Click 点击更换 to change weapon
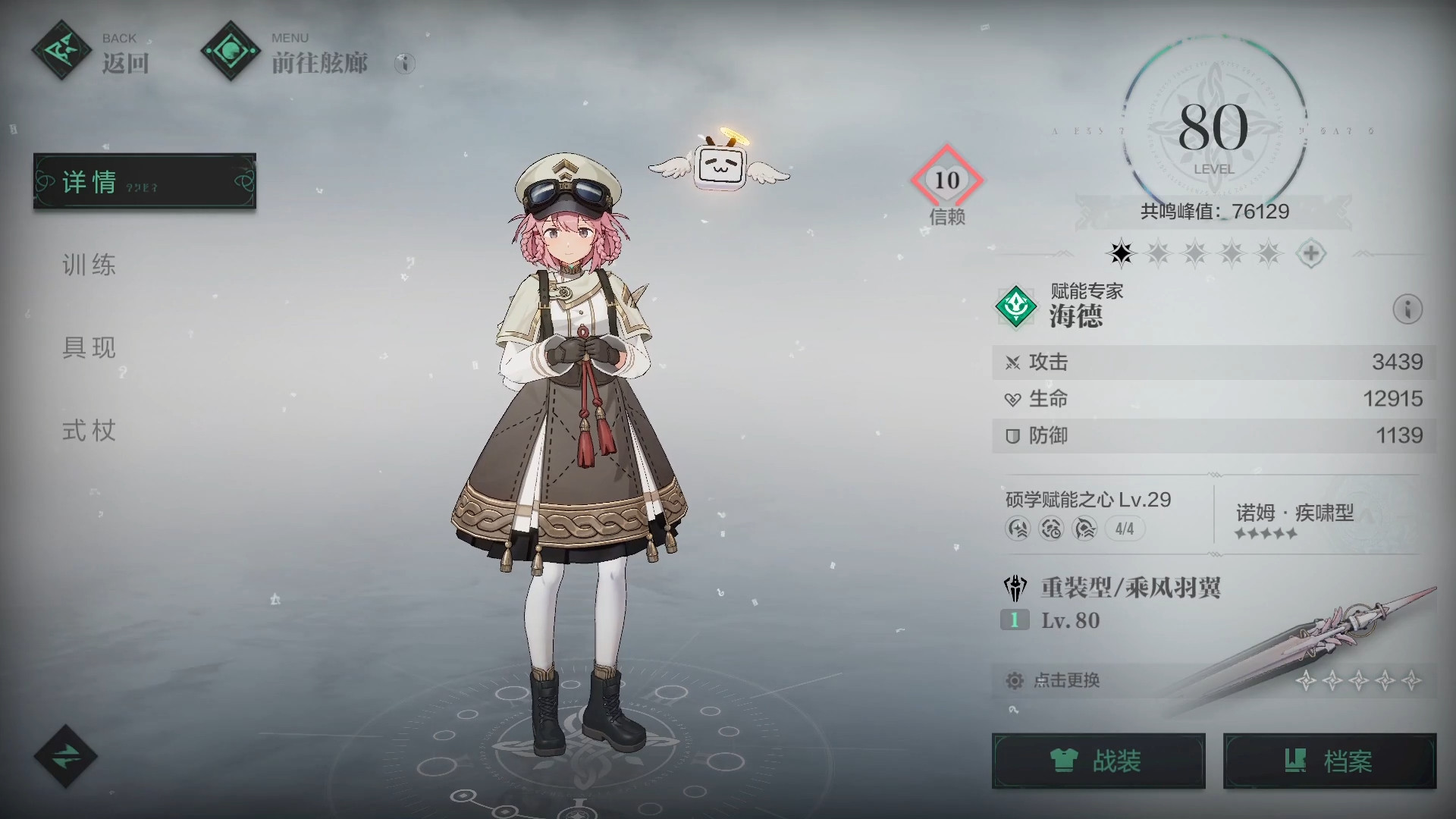Viewport: 1456px width, 819px height. click(x=1066, y=680)
